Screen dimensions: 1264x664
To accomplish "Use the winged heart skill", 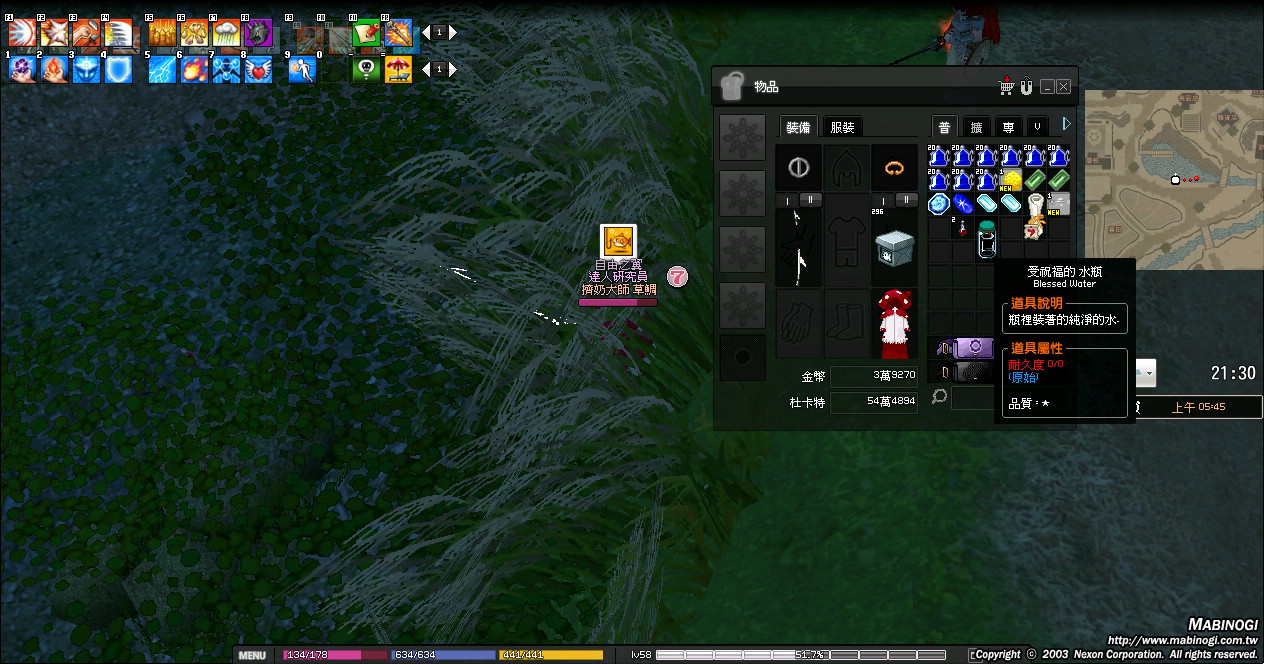I will click(259, 70).
